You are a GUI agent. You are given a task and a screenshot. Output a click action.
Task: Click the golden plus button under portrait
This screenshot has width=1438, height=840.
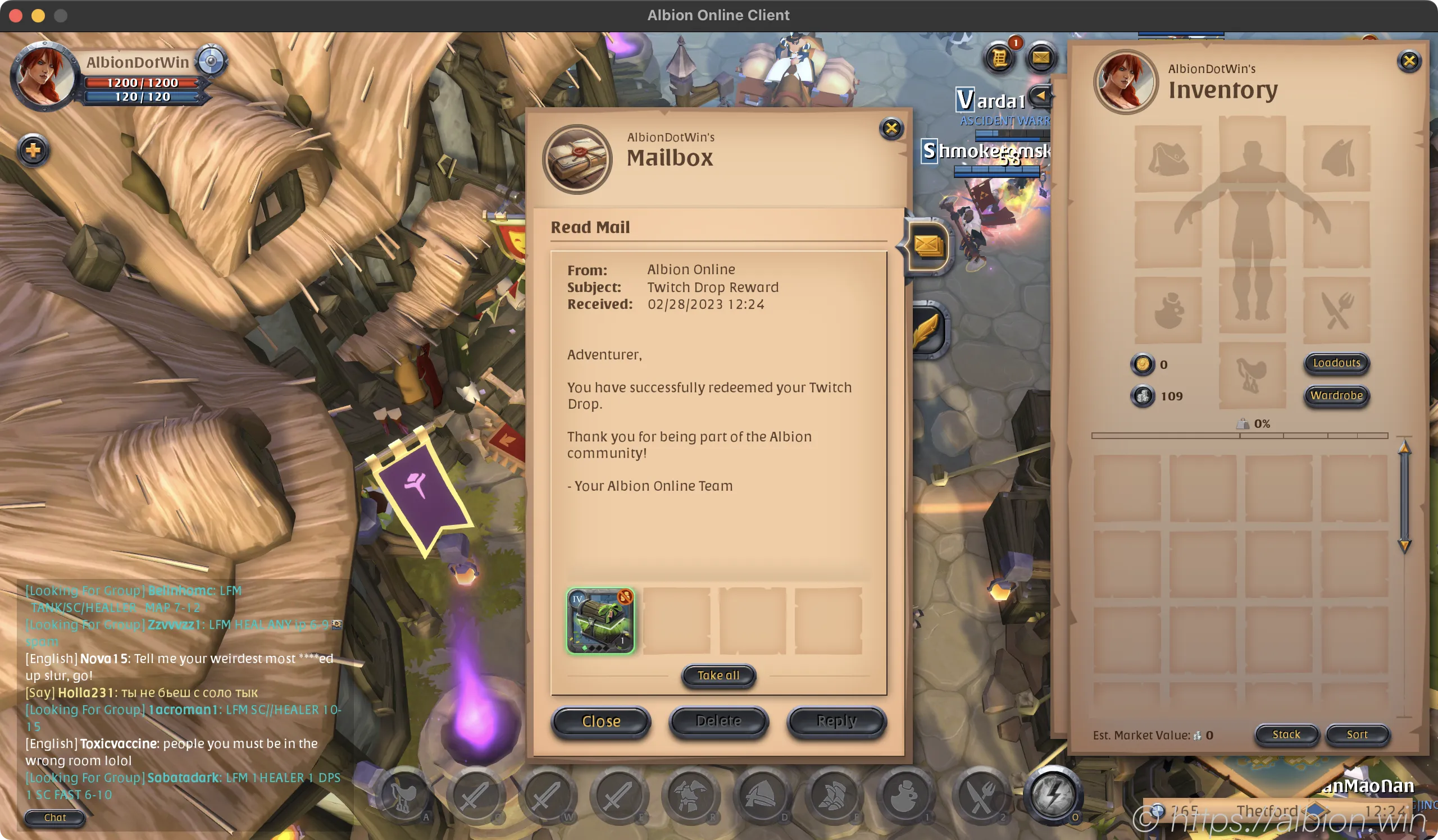pos(33,150)
